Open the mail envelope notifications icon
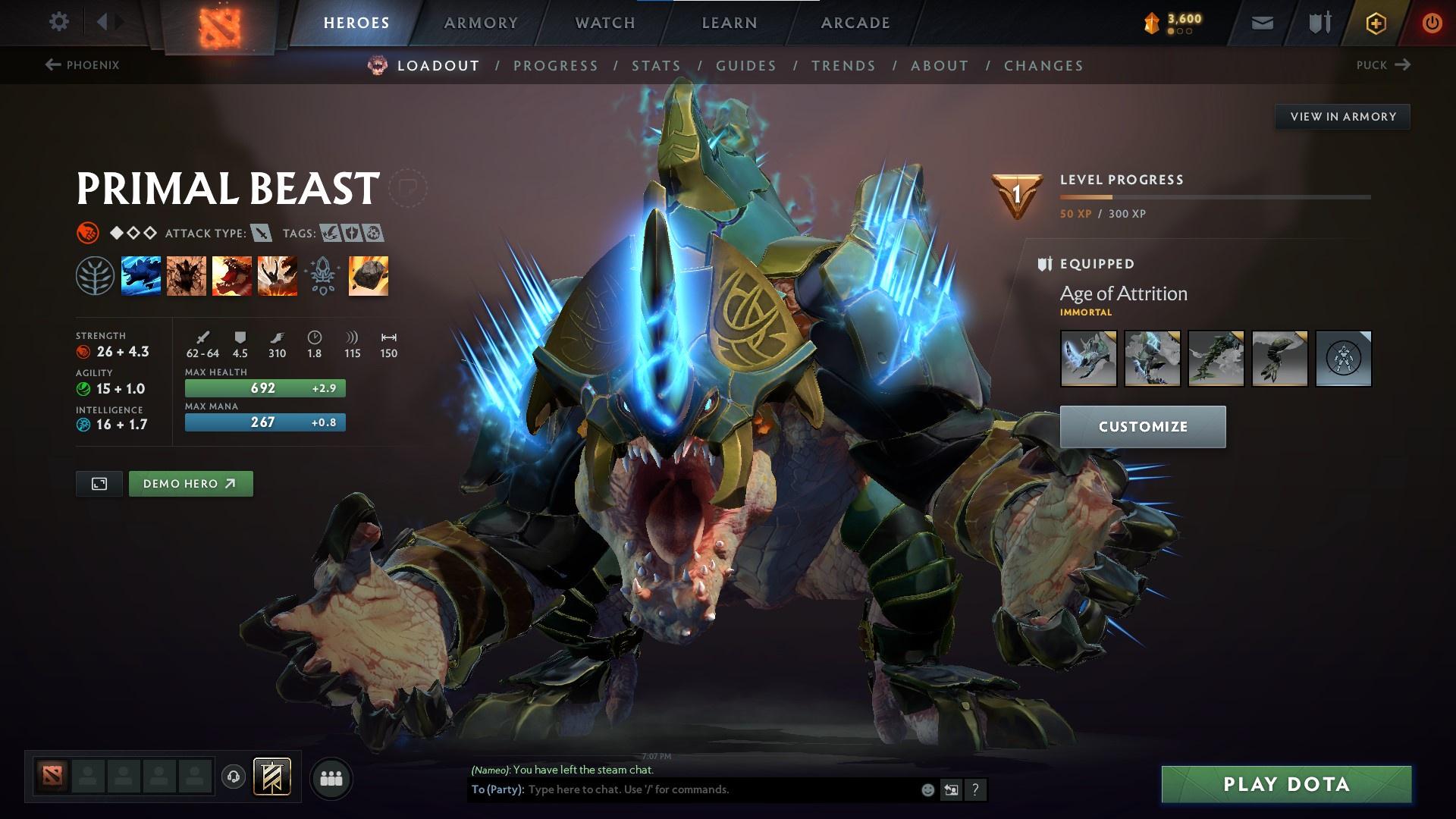Image resolution: width=1456 pixels, height=819 pixels. tap(1261, 22)
